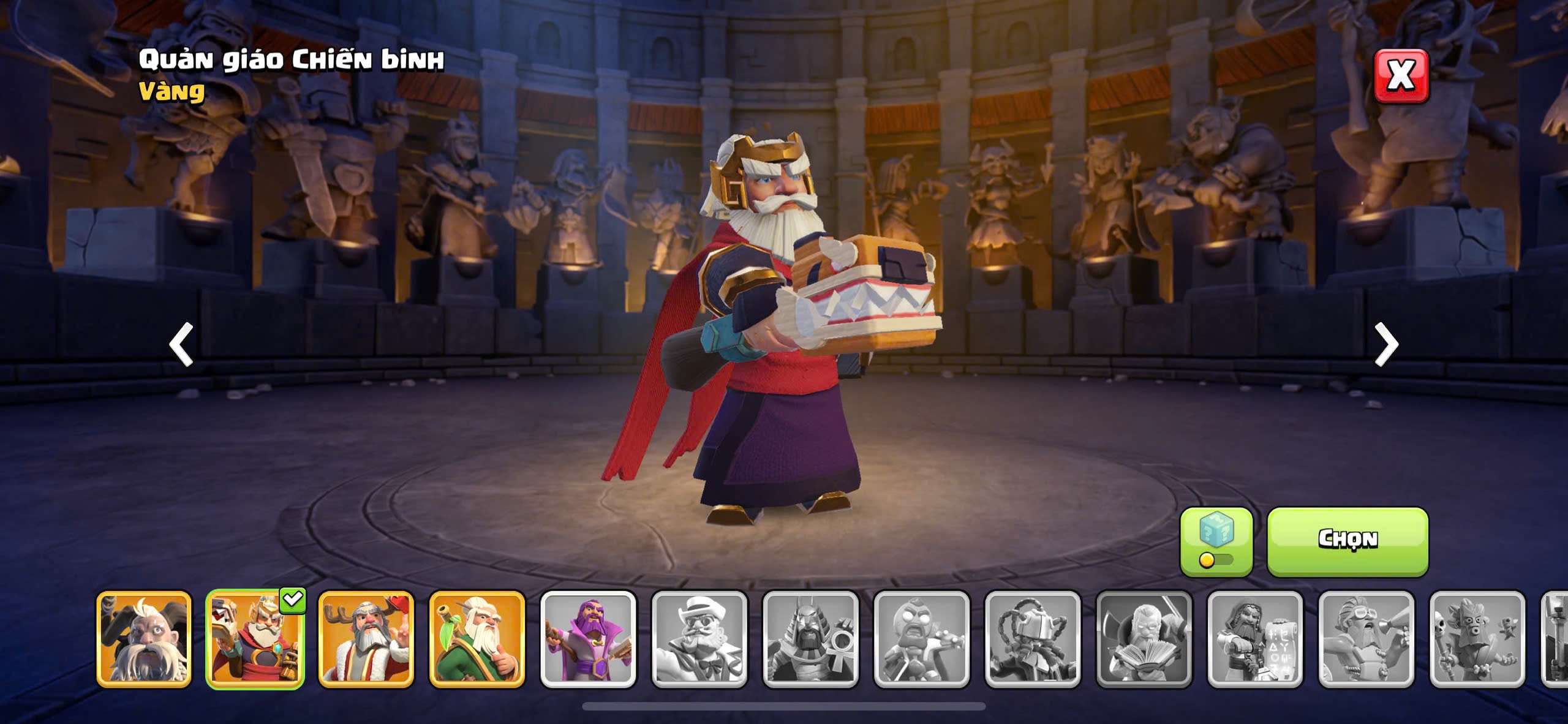
Task: Pick the reindeer-antler Santa Warden skin
Action: pos(366,639)
